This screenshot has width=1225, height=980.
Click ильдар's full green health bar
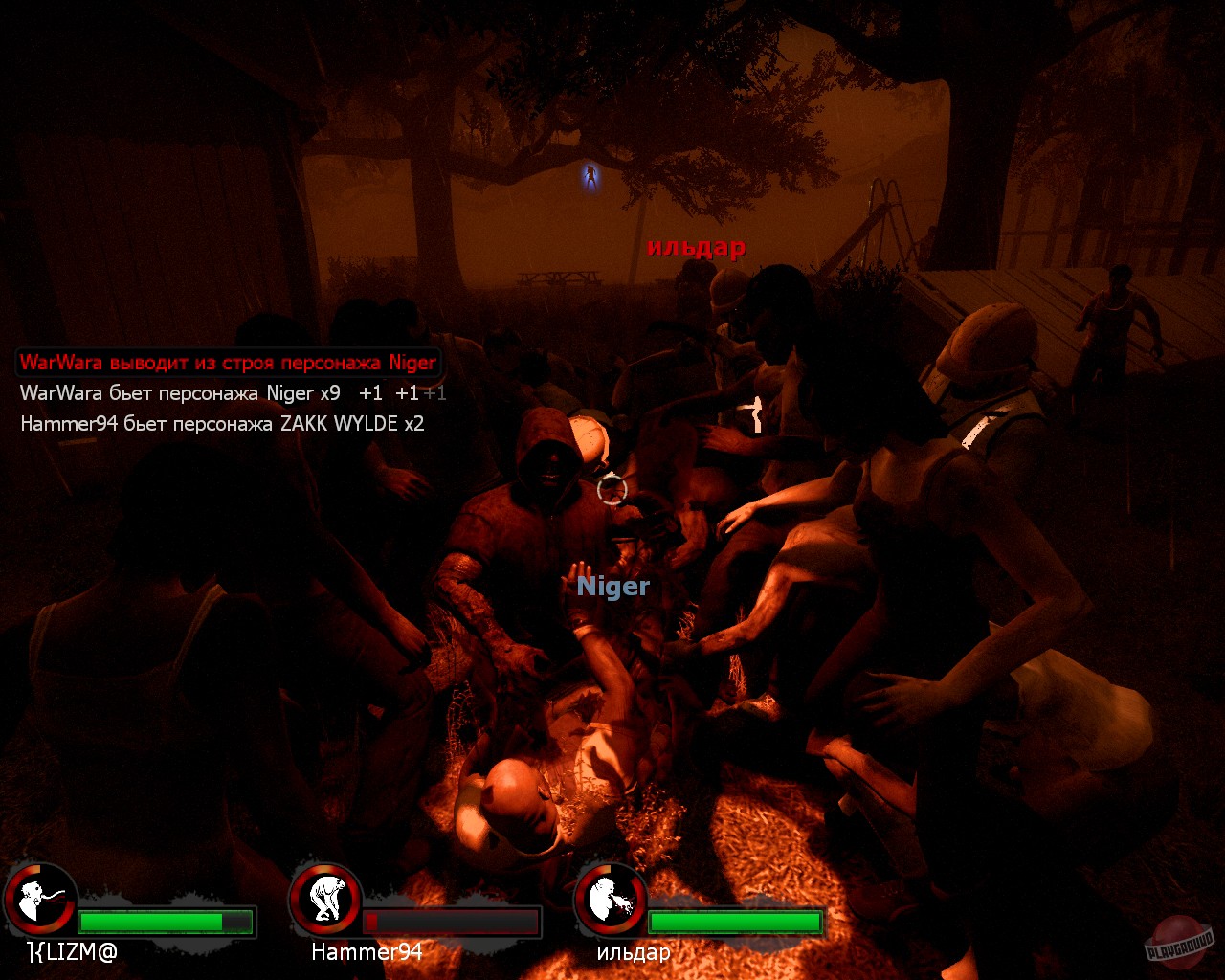point(737,923)
